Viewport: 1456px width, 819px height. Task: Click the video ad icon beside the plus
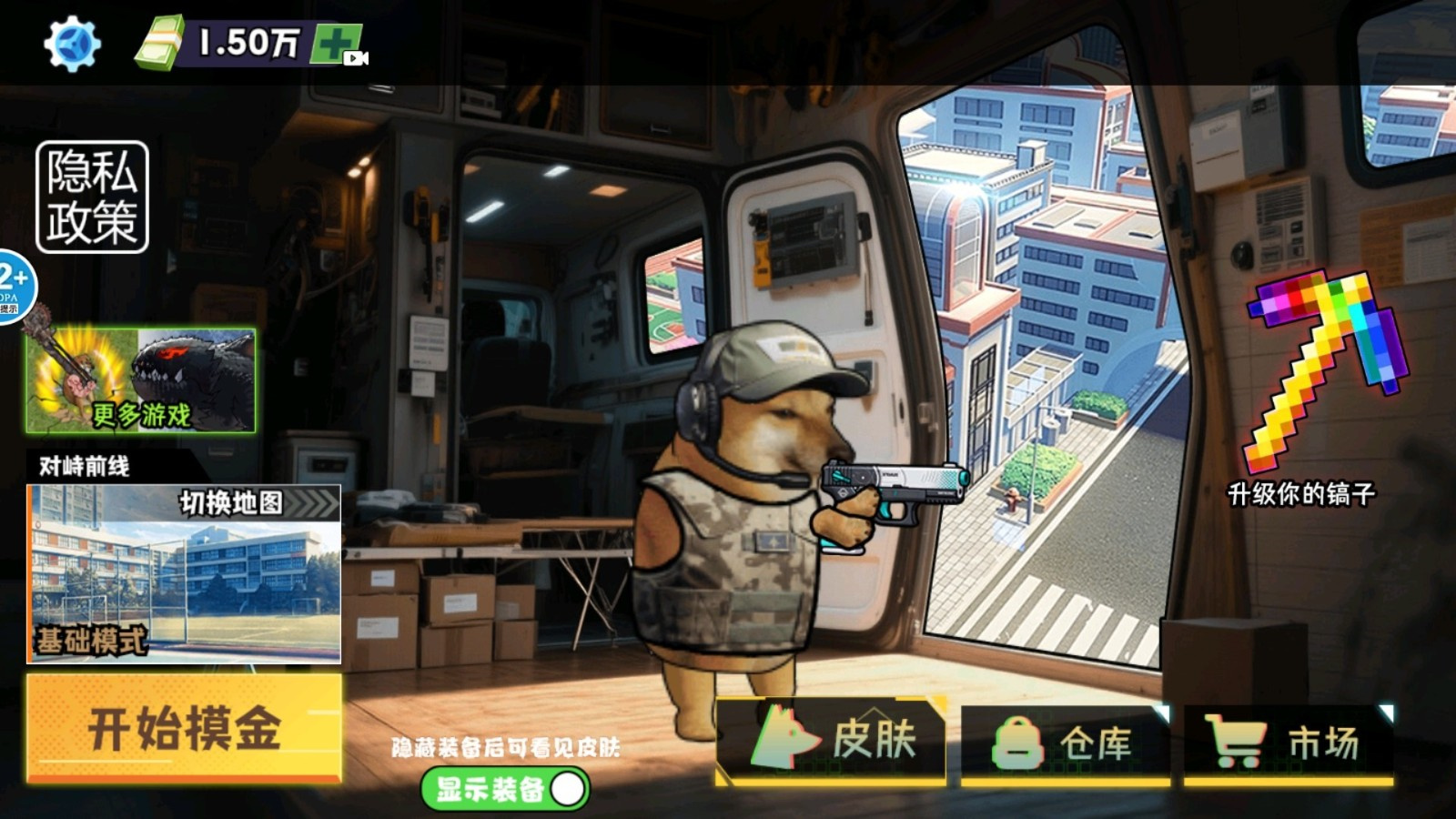357,58
